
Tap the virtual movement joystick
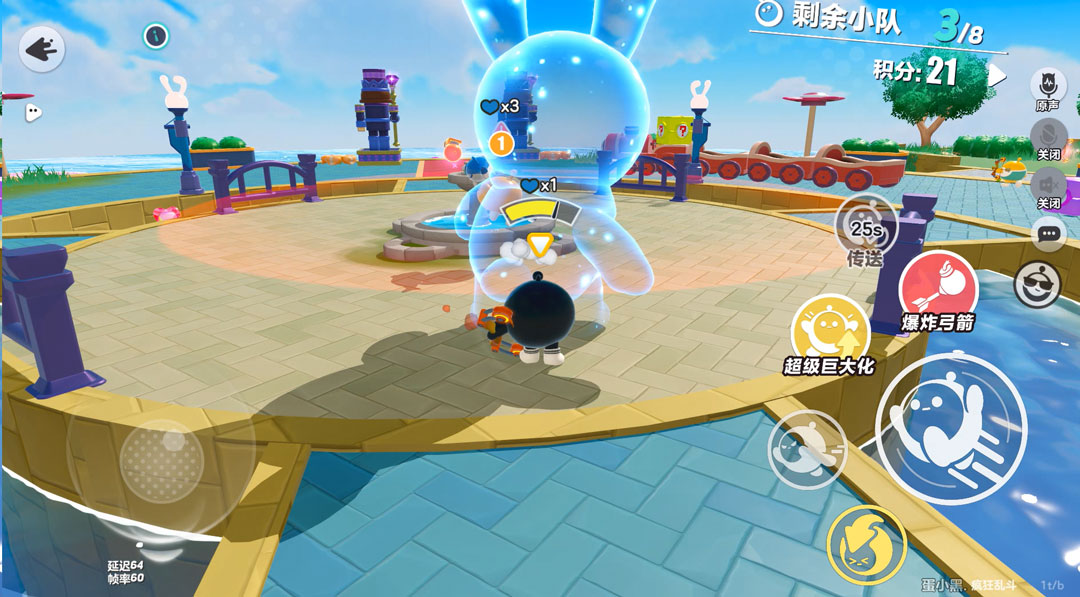161,461
